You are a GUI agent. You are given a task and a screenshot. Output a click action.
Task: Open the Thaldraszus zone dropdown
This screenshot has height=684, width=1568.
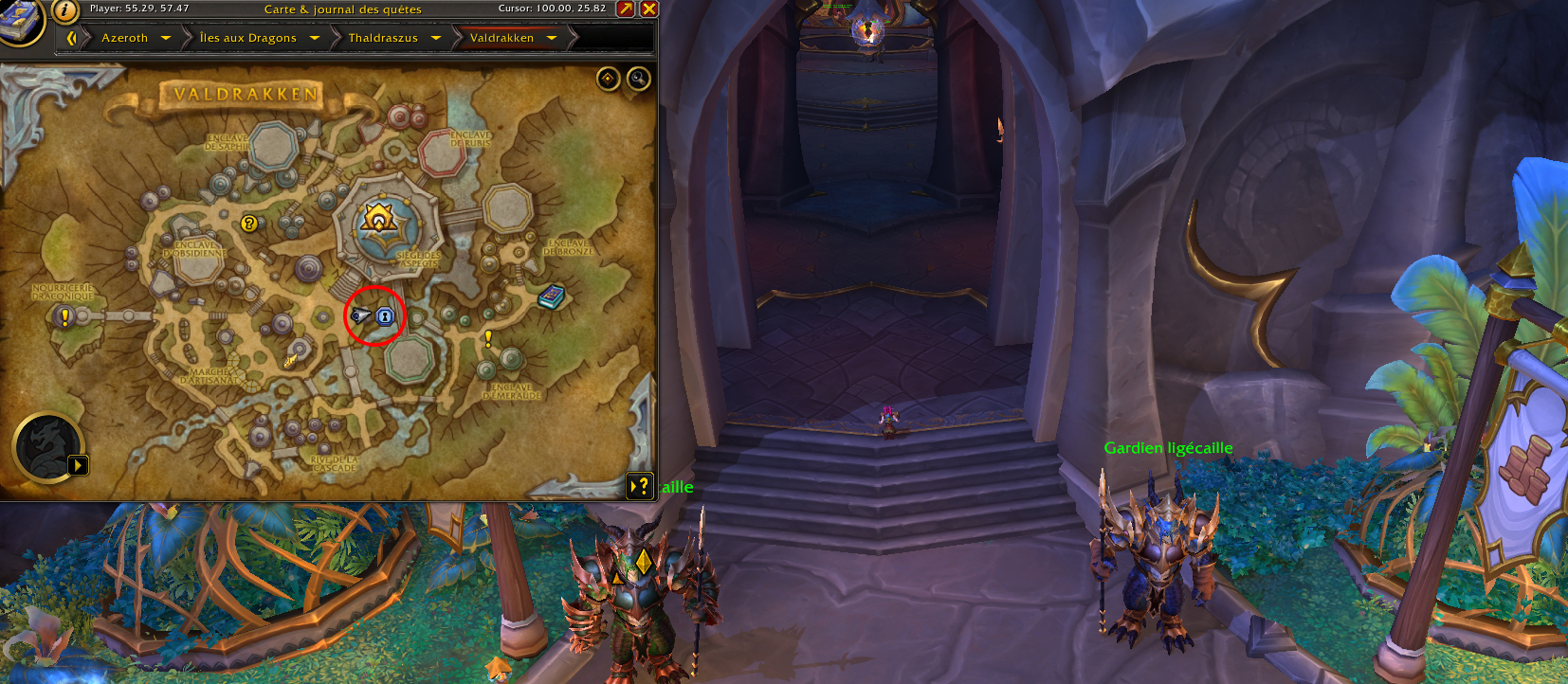[436, 38]
